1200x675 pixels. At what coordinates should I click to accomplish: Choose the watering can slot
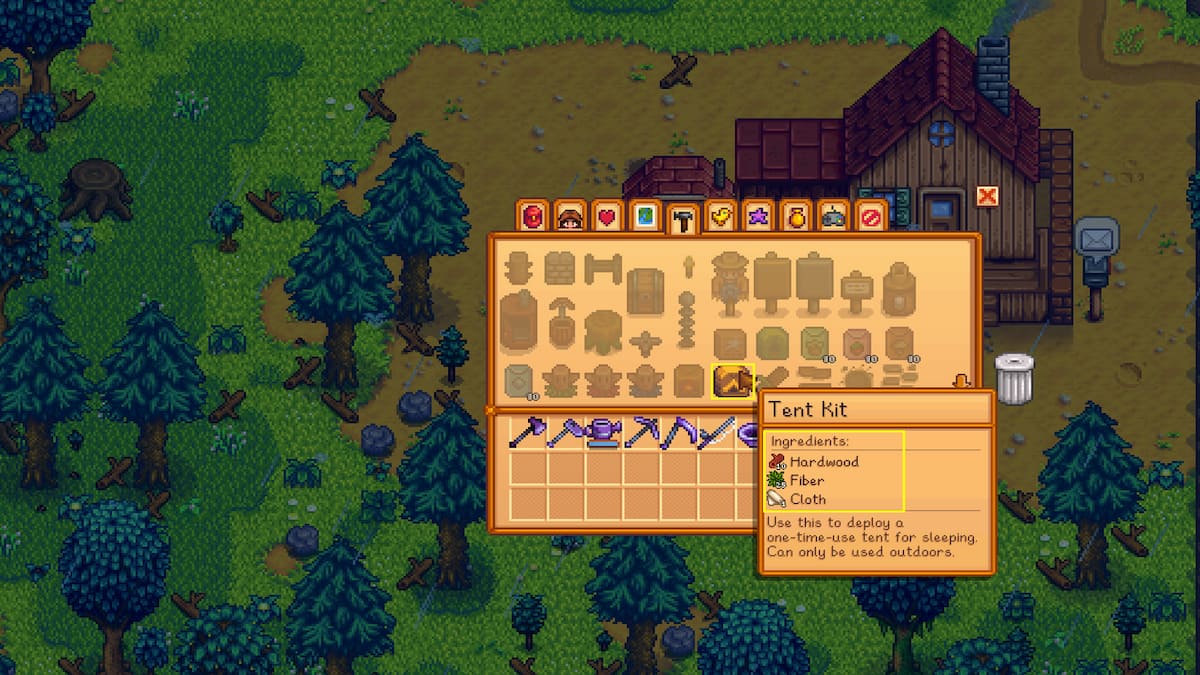coord(603,432)
